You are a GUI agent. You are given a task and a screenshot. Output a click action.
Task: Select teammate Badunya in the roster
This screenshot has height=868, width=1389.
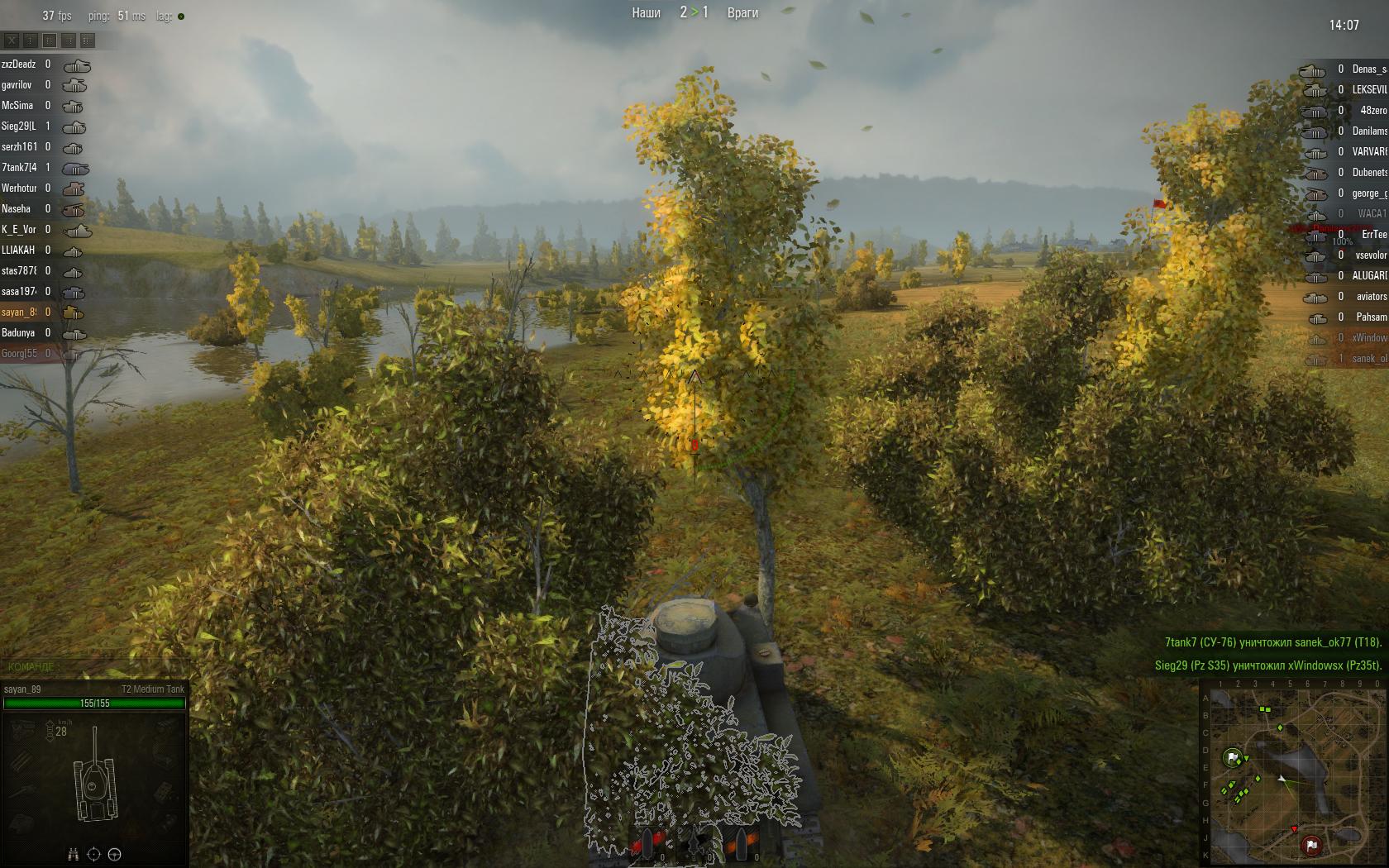19,333
